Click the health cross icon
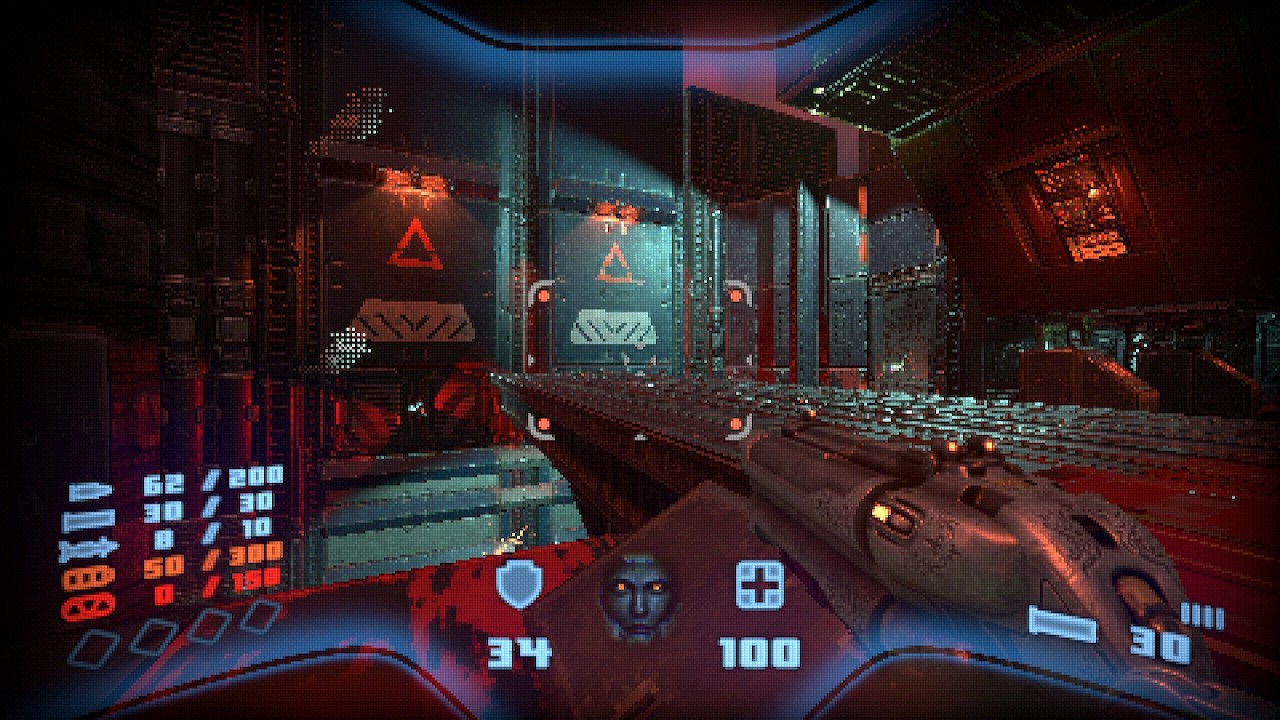The image size is (1280, 720). [x=759, y=586]
